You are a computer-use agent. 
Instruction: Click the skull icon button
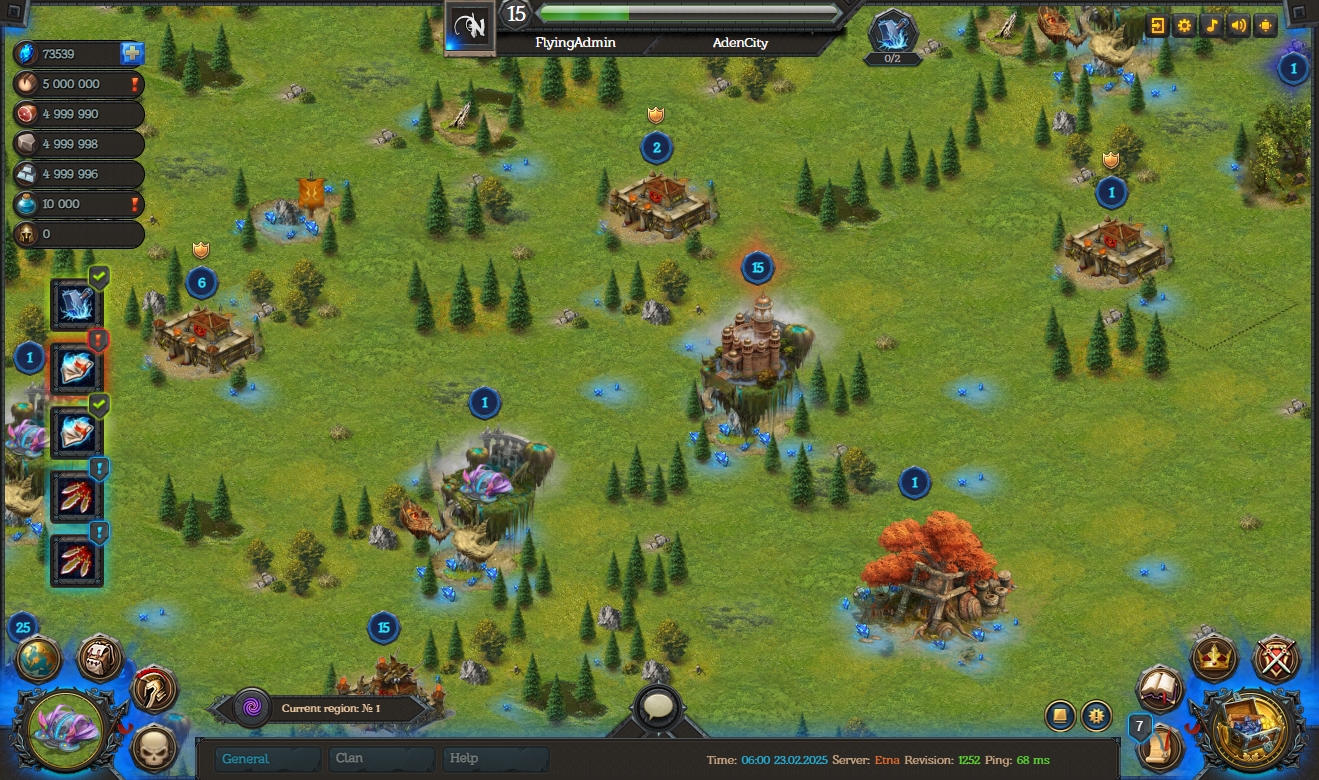tap(154, 747)
